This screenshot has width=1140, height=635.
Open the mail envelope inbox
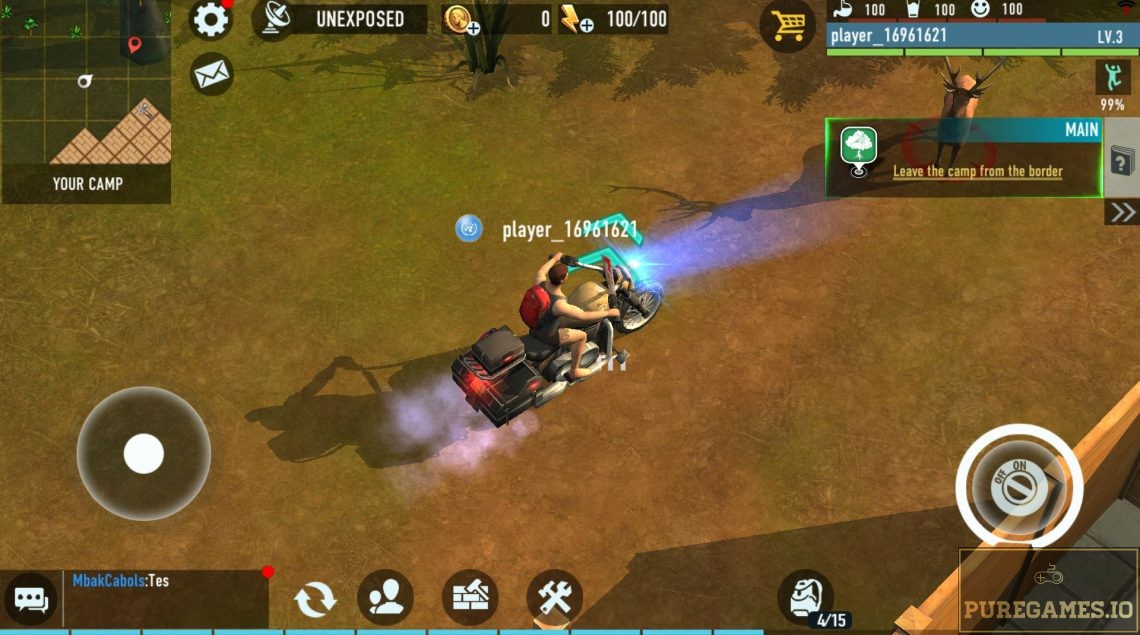click(211, 74)
